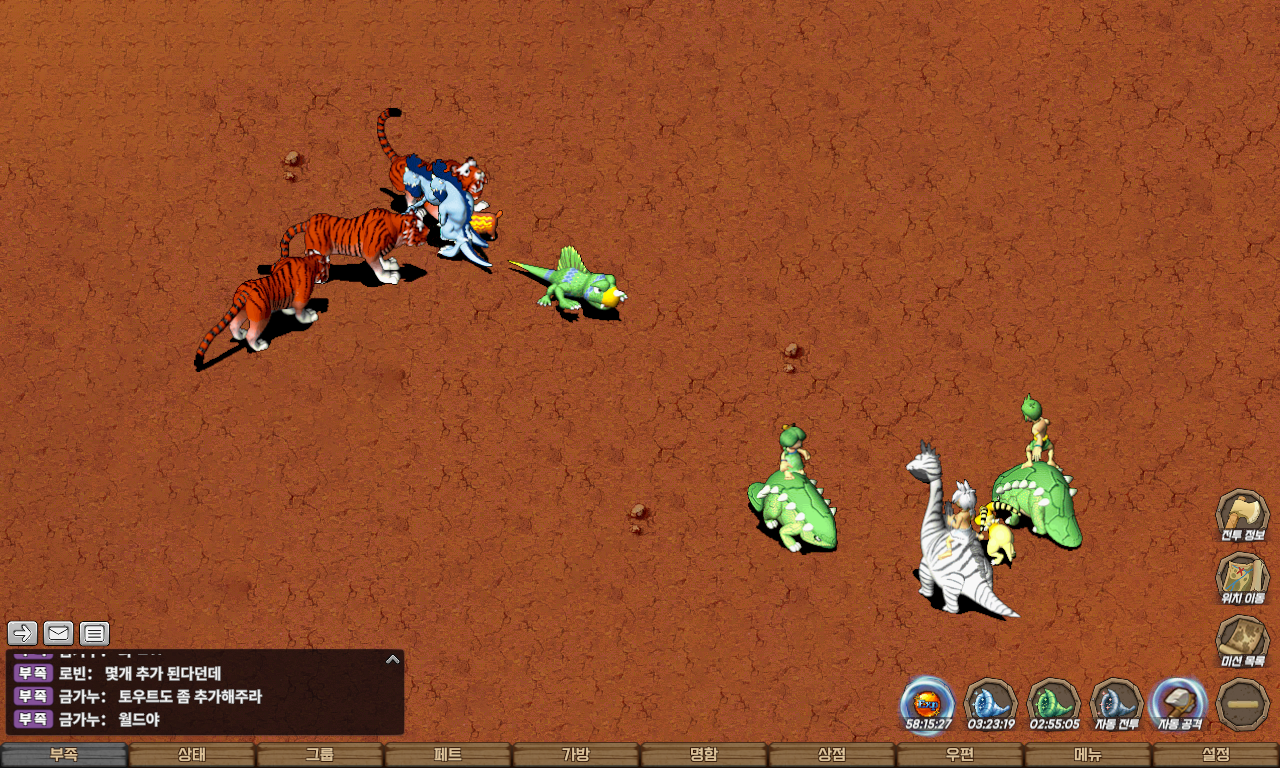Image resolution: width=1280 pixels, height=768 pixels.
Task: Open the 부족 (tribe) menu tab
Action: (64, 755)
